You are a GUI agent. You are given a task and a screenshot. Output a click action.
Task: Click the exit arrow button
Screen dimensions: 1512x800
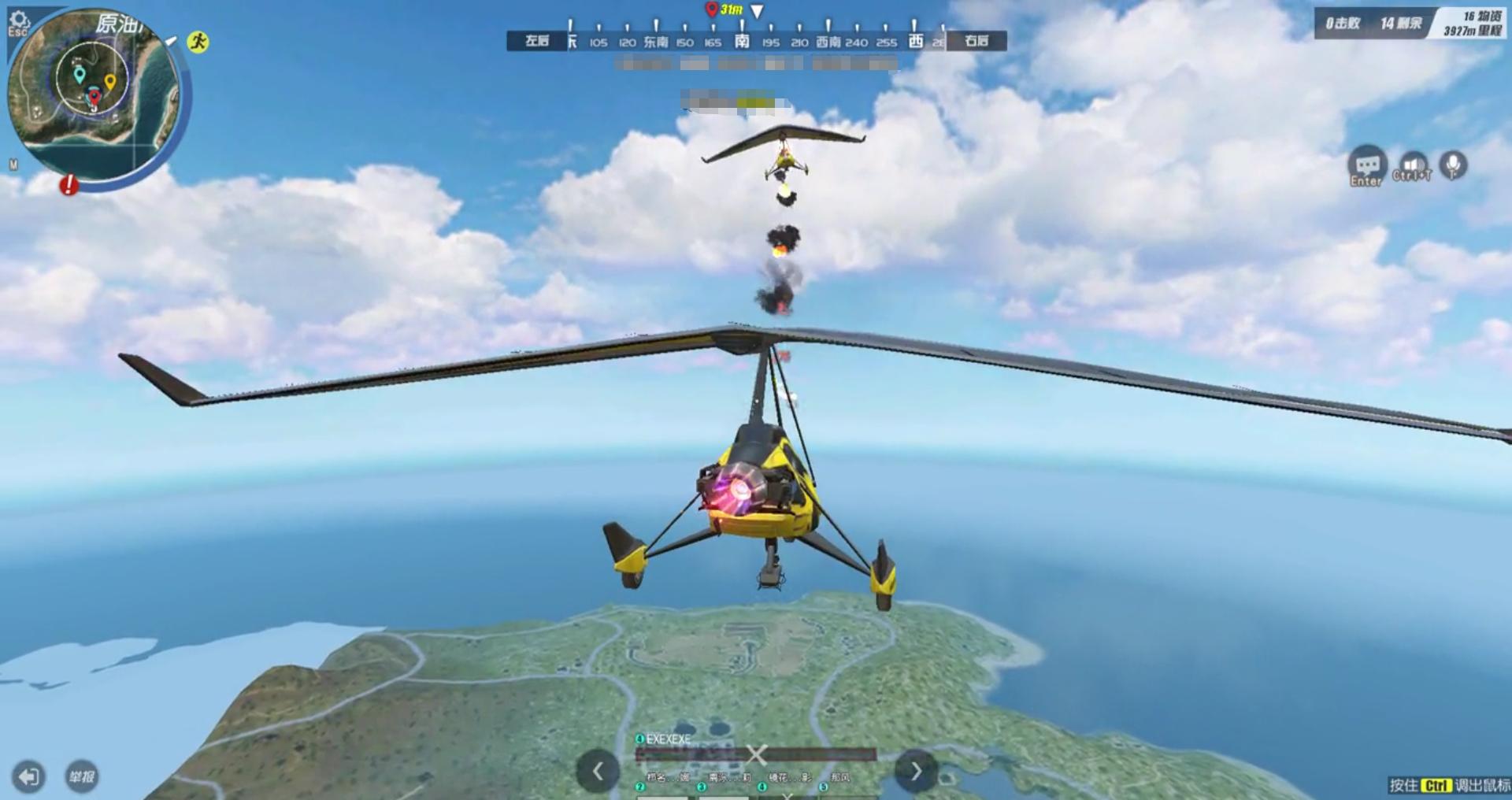point(28,777)
